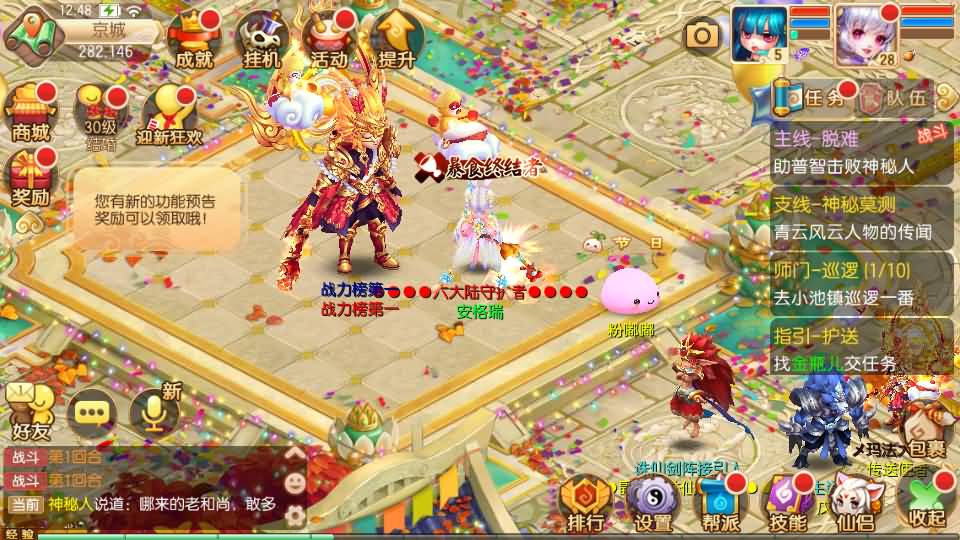Take a screenshot with the camera button
Image resolution: width=960 pixels, height=540 pixels.
tap(702, 36)
